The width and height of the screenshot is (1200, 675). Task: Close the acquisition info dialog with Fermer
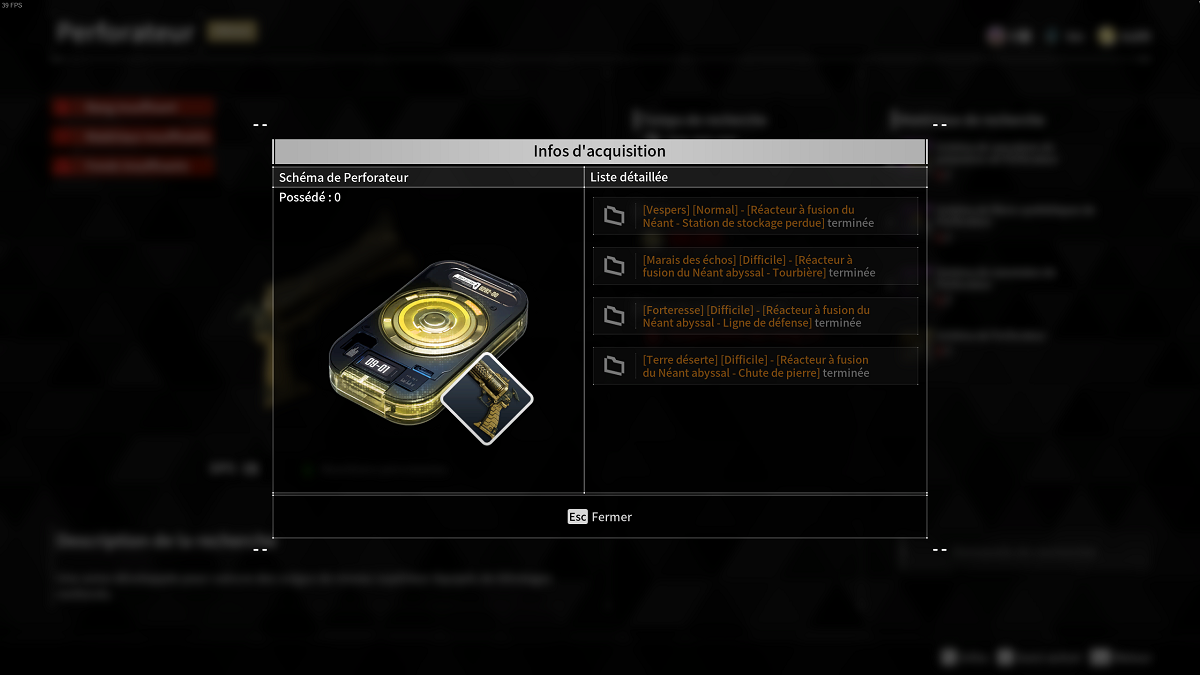pyautogui.click(x=600, y=517)
